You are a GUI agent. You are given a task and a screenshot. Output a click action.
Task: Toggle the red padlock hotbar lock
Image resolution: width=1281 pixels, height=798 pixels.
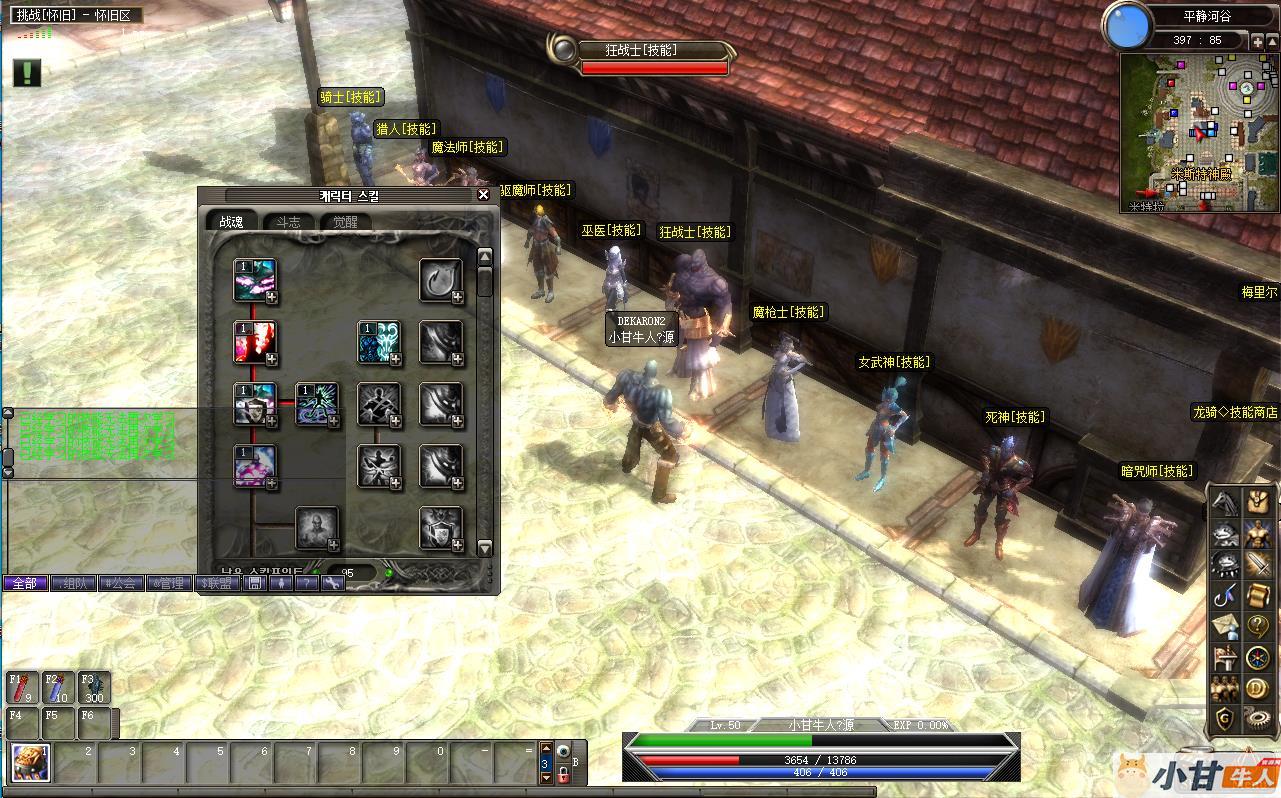(x=563, y=774)
